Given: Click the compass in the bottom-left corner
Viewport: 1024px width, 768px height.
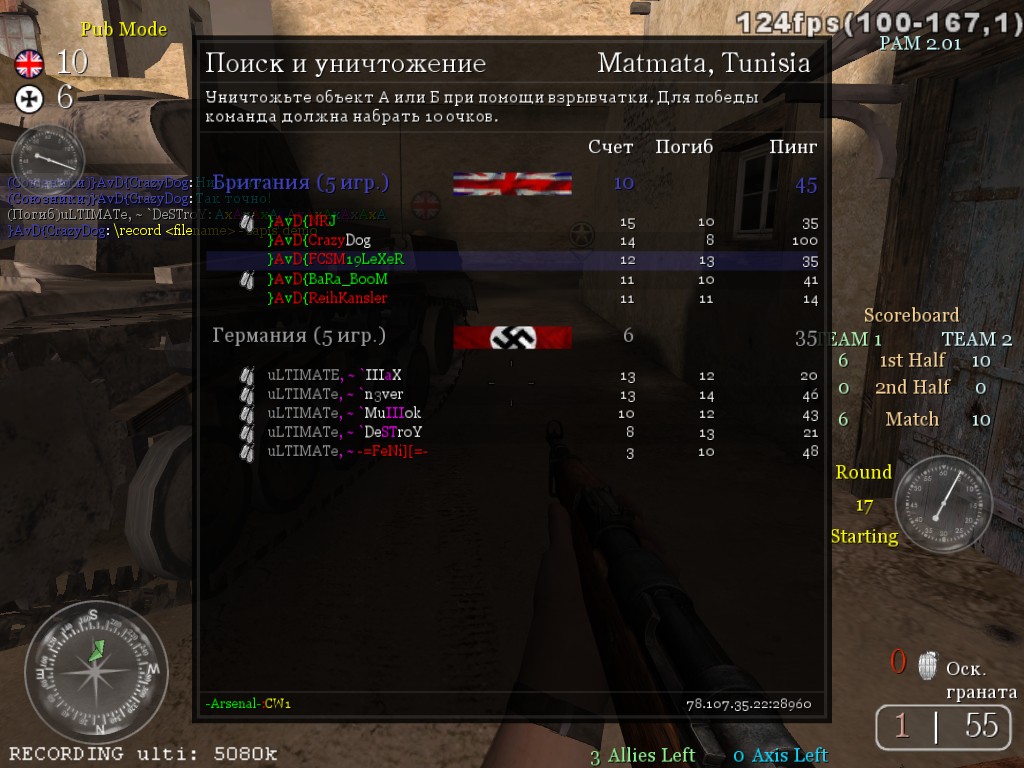Looking at the screenshot, I should click(x=96, y=672).
